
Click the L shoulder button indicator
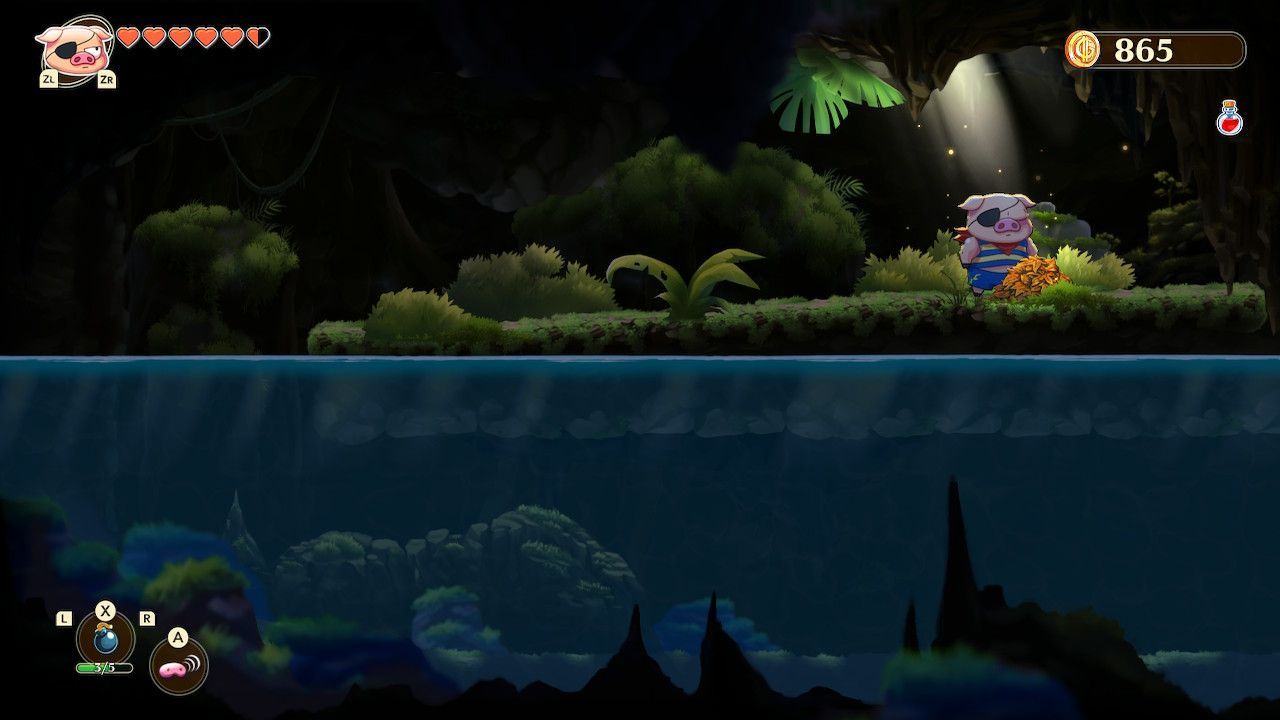[x=62, y=620]
